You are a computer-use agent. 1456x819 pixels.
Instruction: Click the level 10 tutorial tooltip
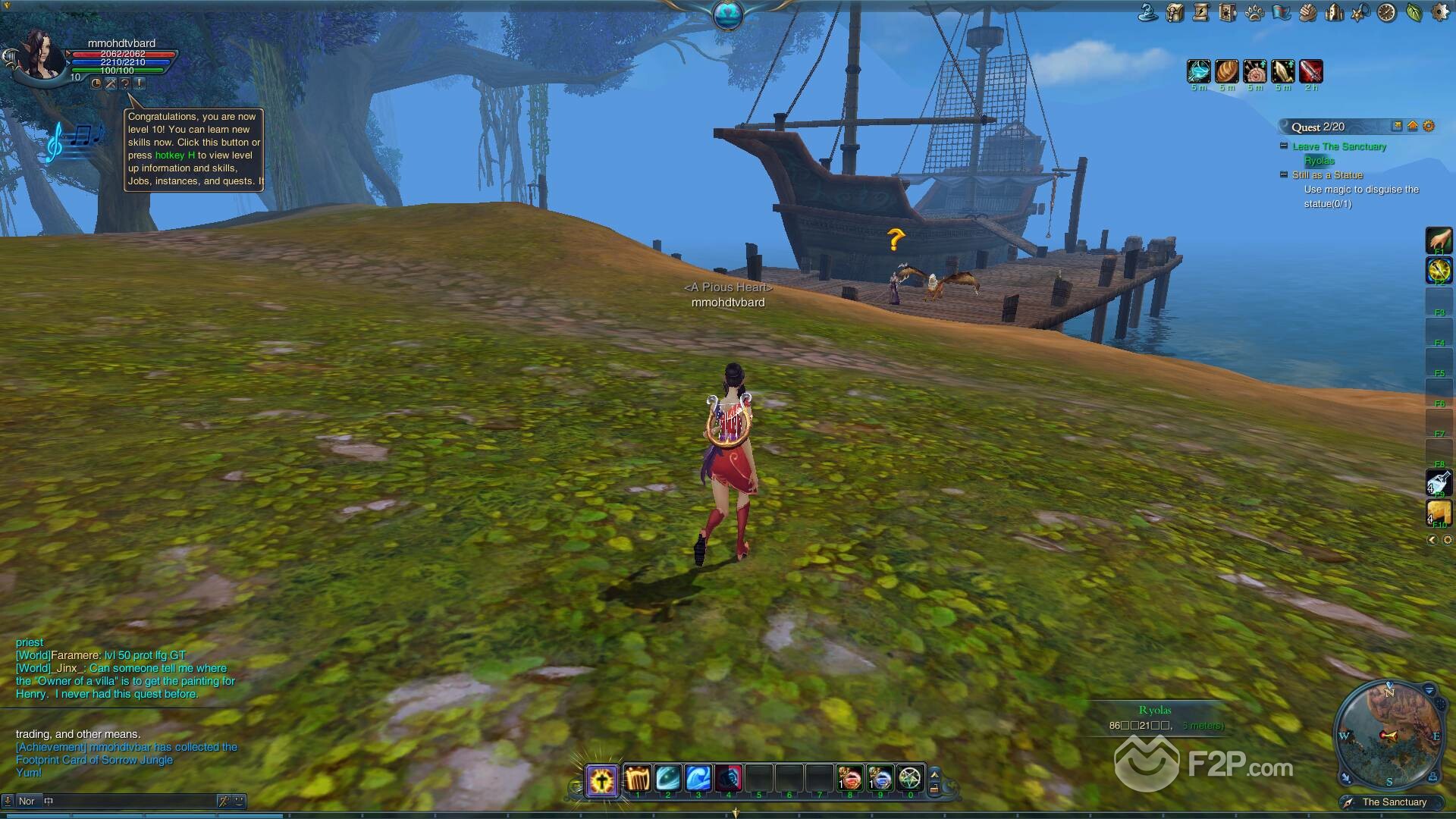coord(194,149)
